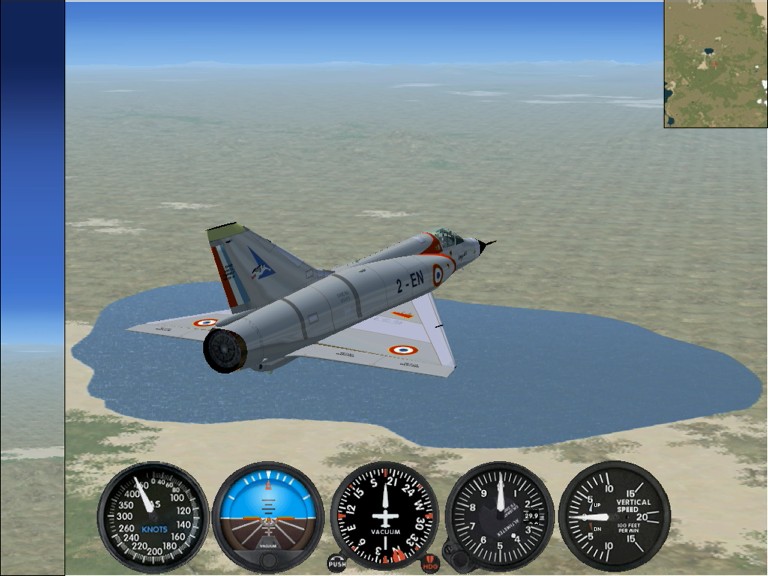Viewport: 768px width, 576px height.
Task: Turn the red HDG heading bug knob
Action: point(431,563)
